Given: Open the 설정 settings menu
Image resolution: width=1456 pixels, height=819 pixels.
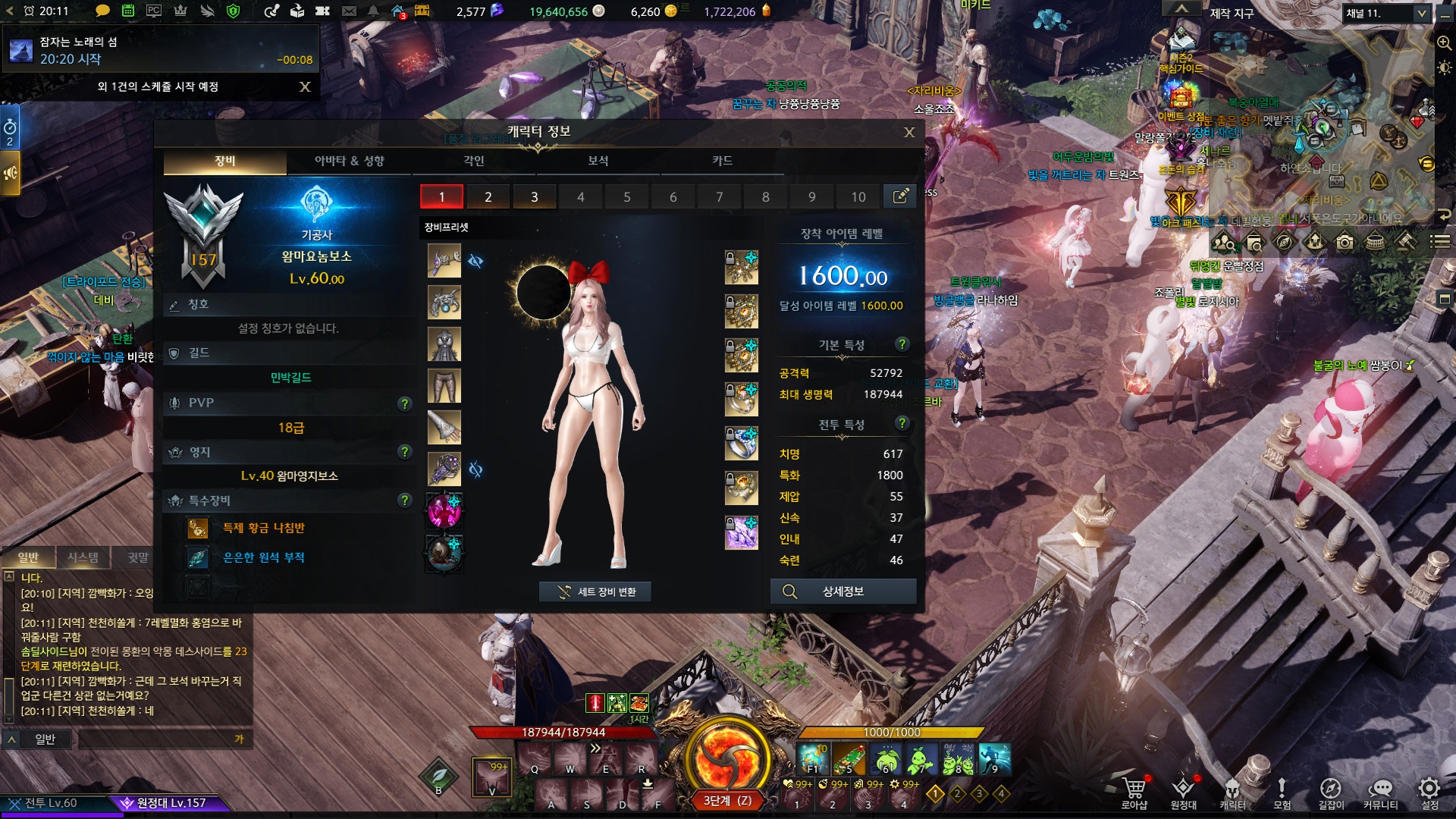Looking at the screenshot, I should 1429,792.
